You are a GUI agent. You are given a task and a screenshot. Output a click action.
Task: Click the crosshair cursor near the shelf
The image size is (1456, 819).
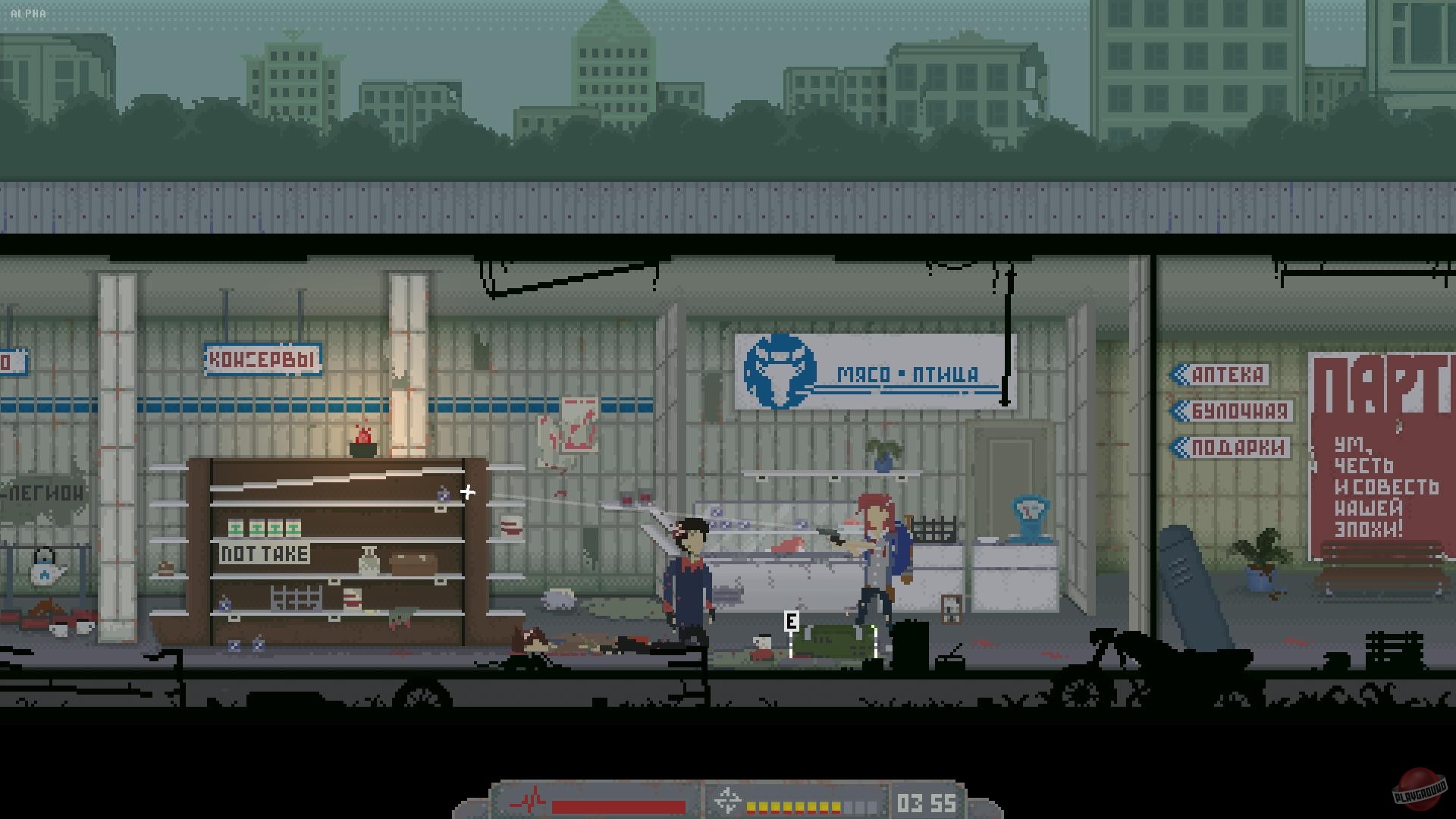[x=468, y=492]
